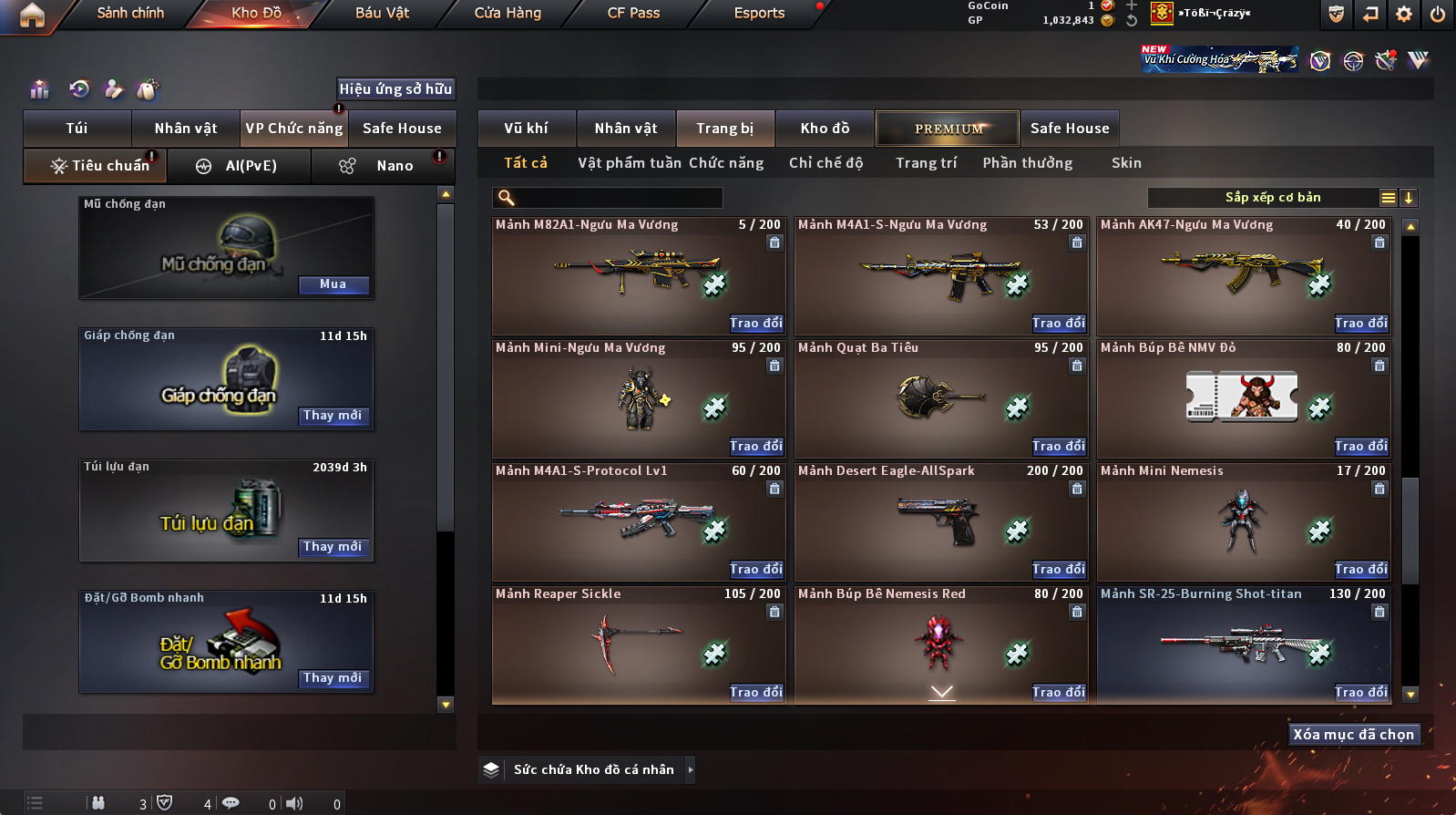Open the Esports section
This screenshot has width=1456, height=815.
759,13
